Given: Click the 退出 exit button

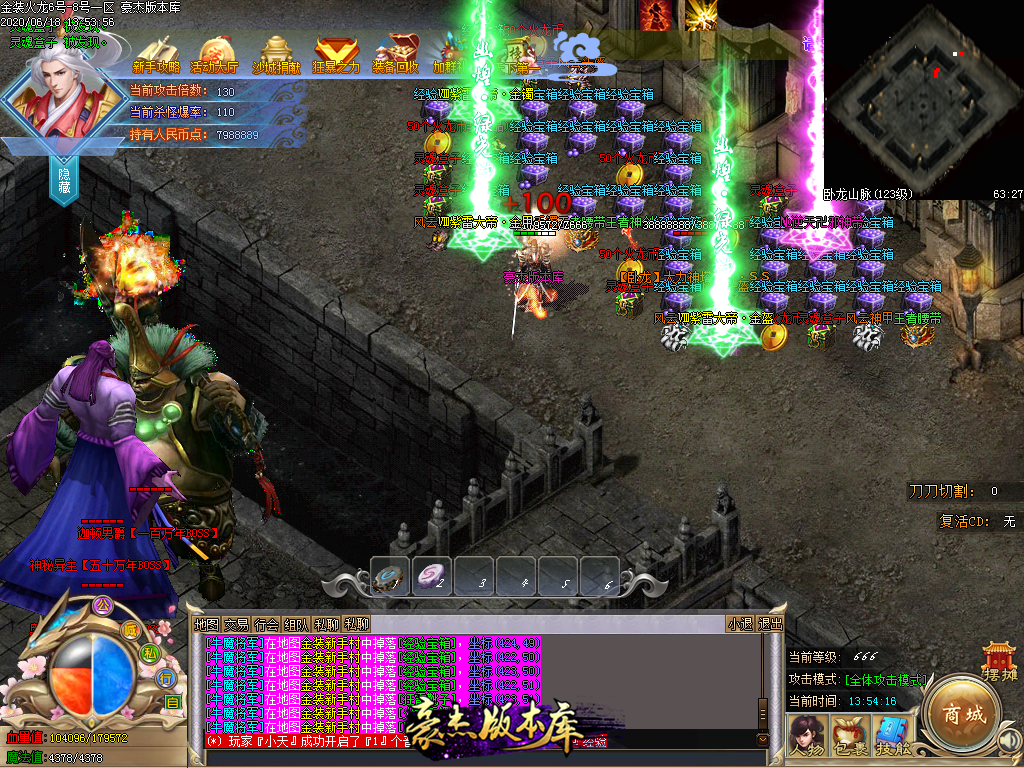Looking at the screenshot, I should click(x=771, y=624).
